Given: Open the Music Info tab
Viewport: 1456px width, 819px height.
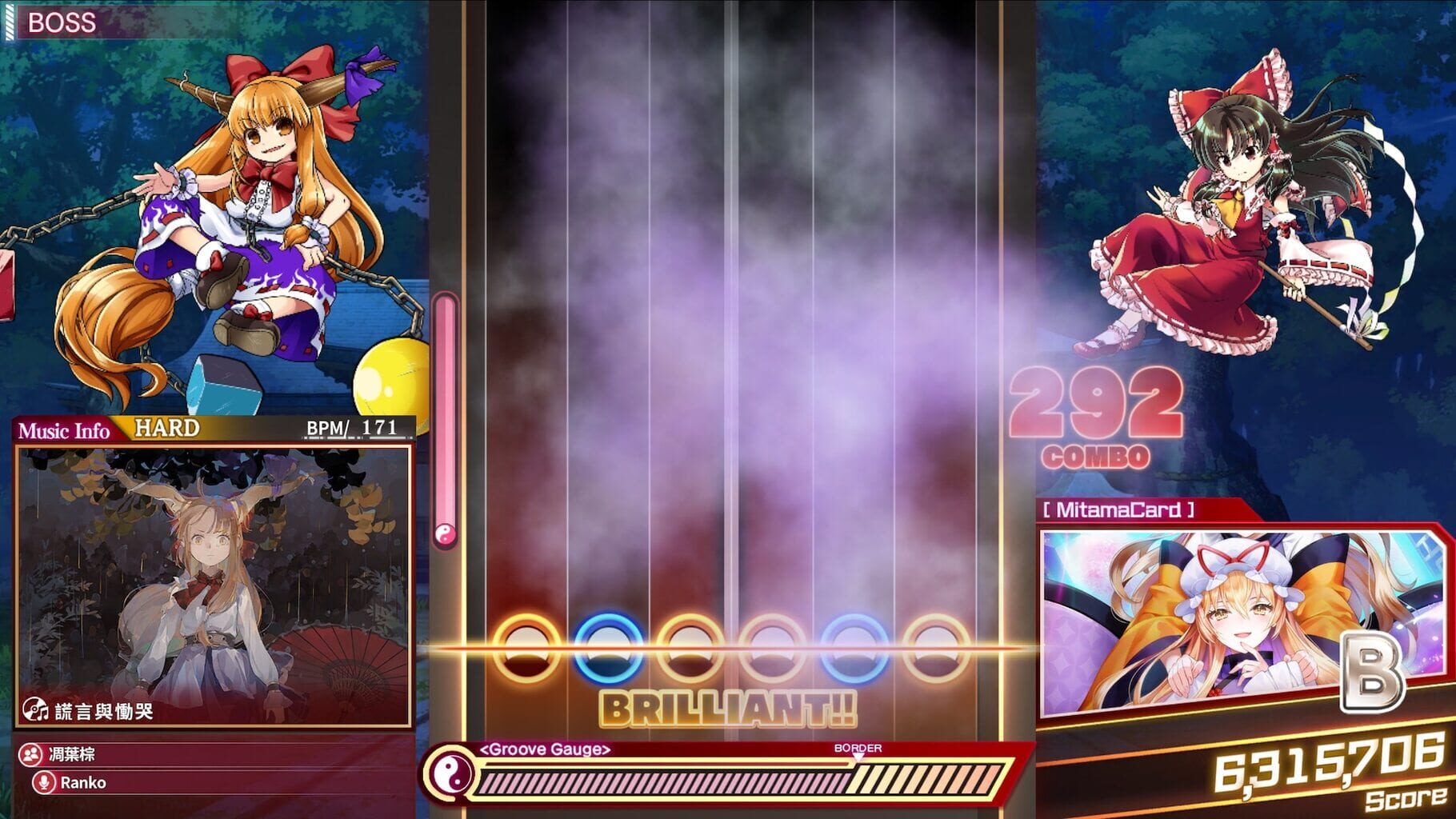Looking at the screenshot, I should coord(62,430).
